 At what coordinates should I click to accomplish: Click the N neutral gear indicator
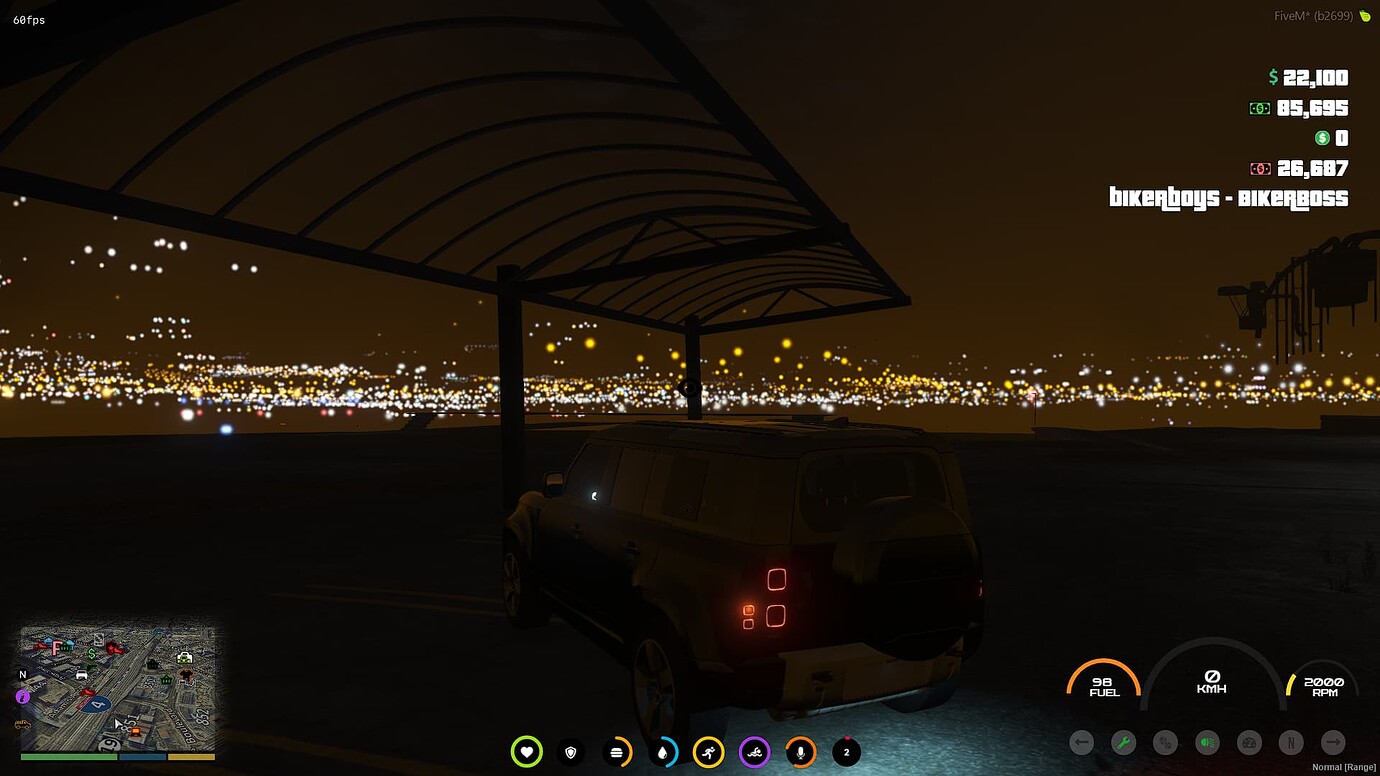[x=1290, y=742]
